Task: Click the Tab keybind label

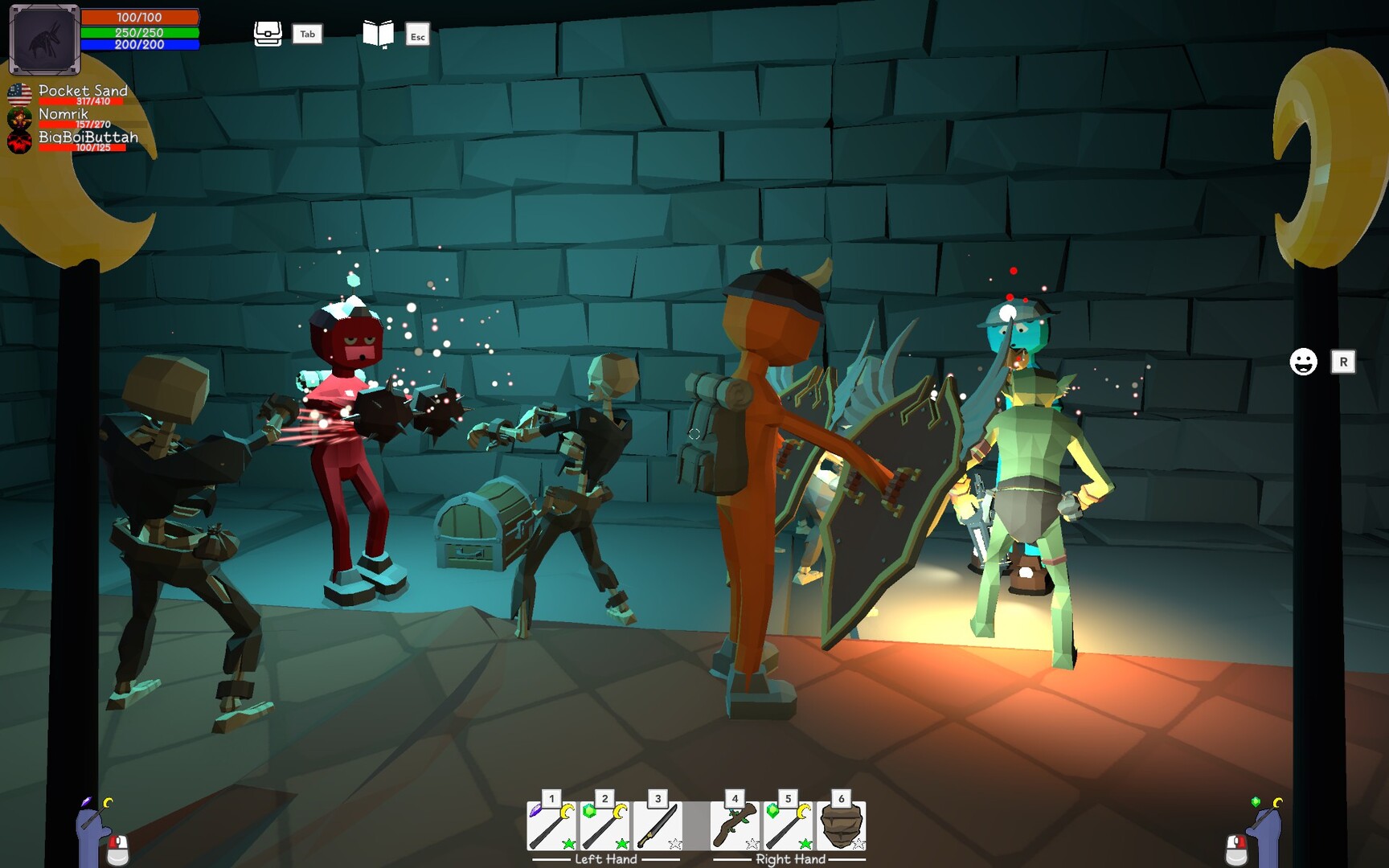Action: (x=306, y=35)
